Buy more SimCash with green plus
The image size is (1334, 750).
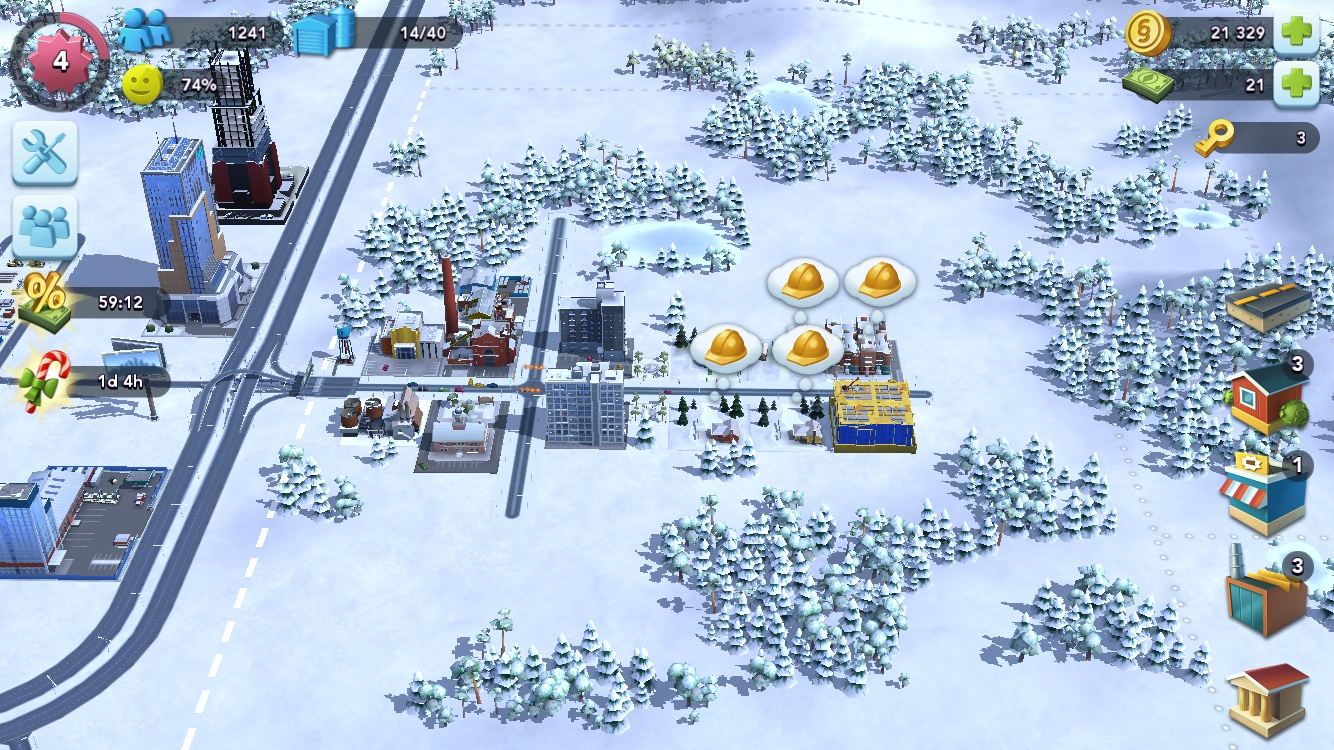click(x=1297, y=85)
